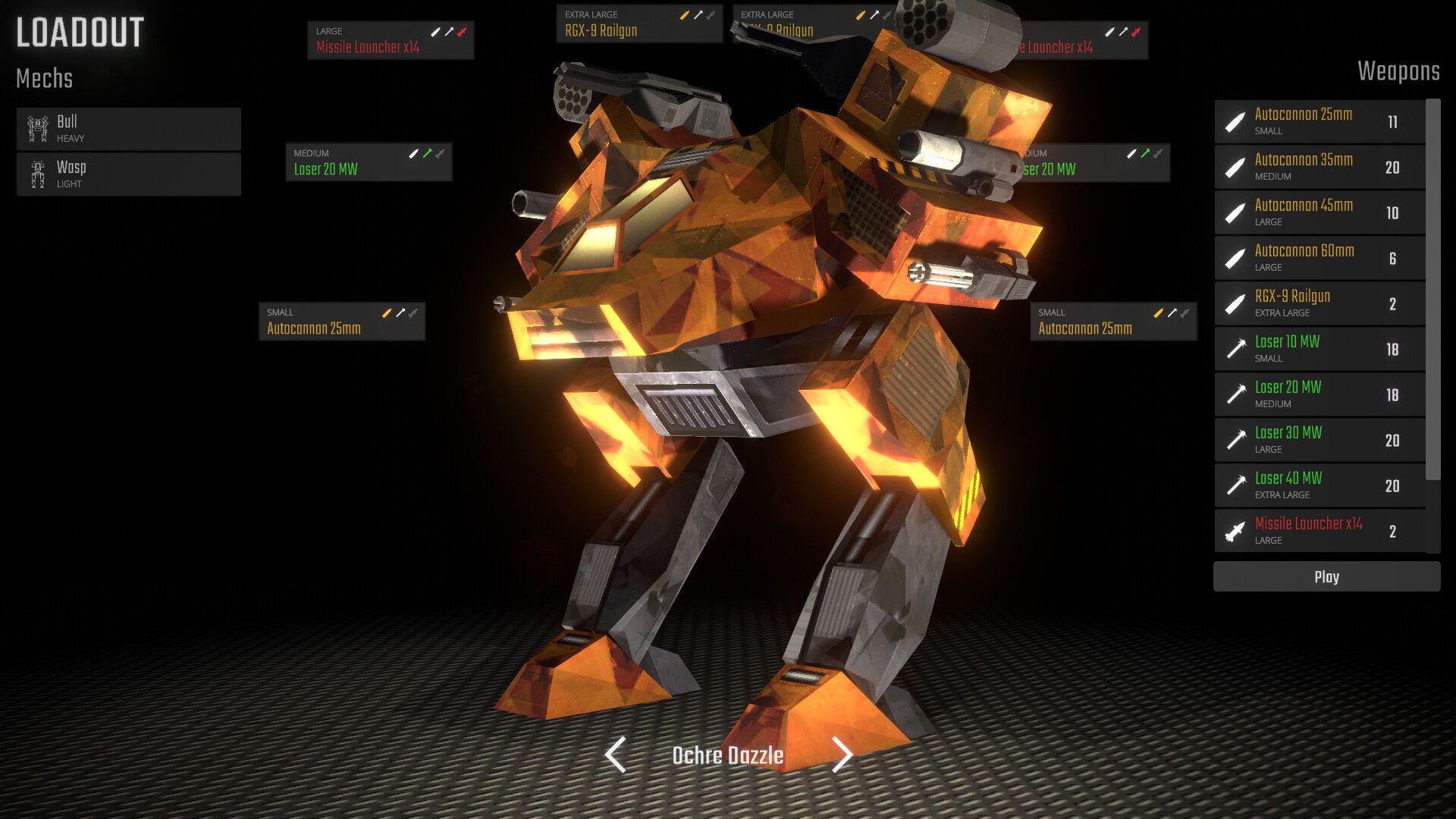
Task: Click right arrow to view next skin
Action: point(842,755)
